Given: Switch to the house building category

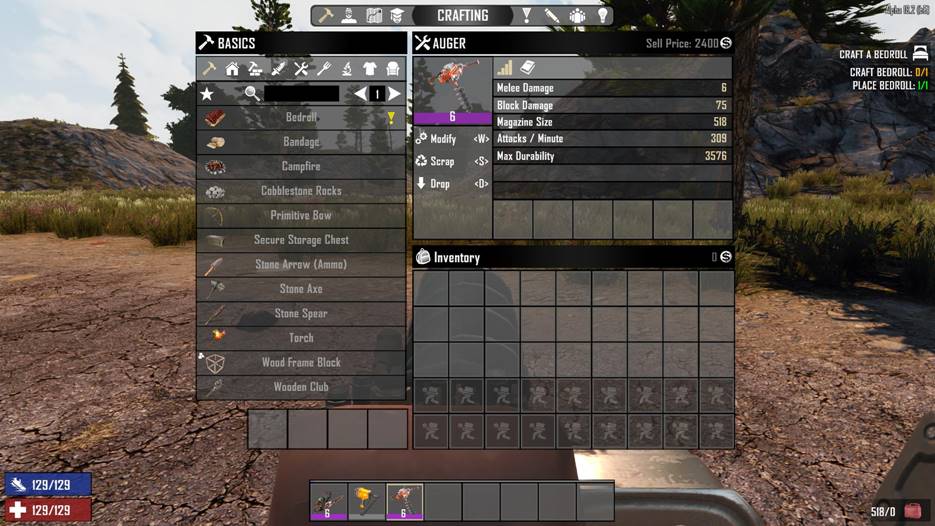Looking at the screenshot, I should pyautogui.click(x=232, y=69).
